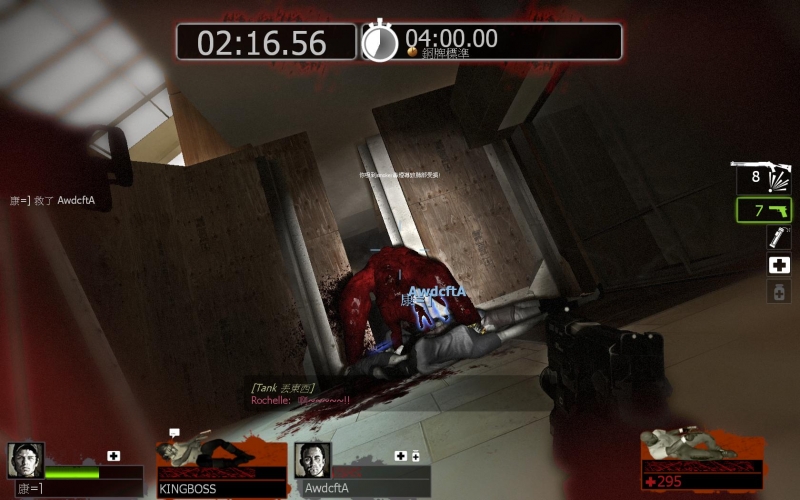Image resolution: width=800 pixels, height=500 pixels.
Task: Select the first aid kit slot
Action: (x=779, y=265)
